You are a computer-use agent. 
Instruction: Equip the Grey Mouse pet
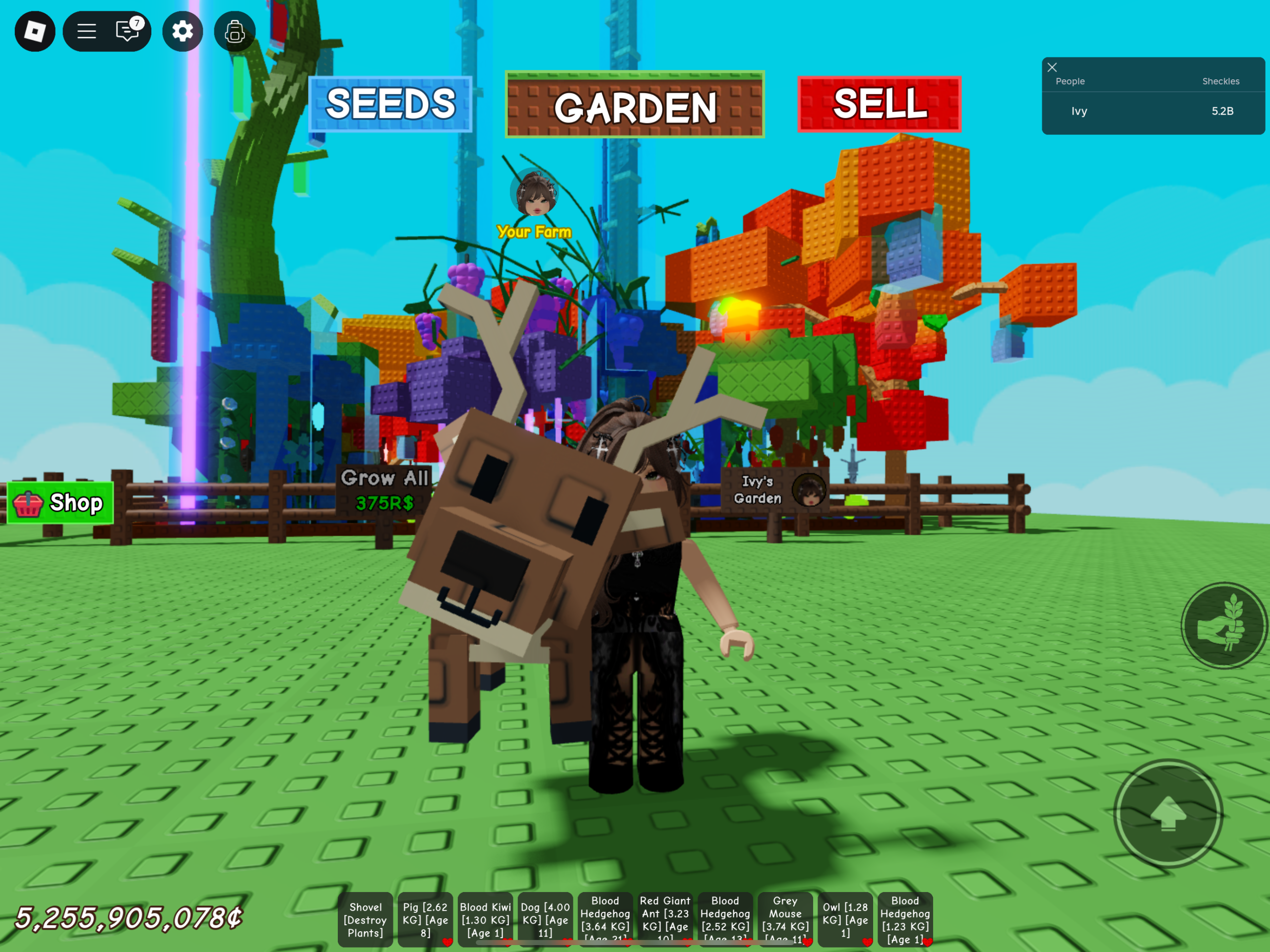tap(785, 919)
